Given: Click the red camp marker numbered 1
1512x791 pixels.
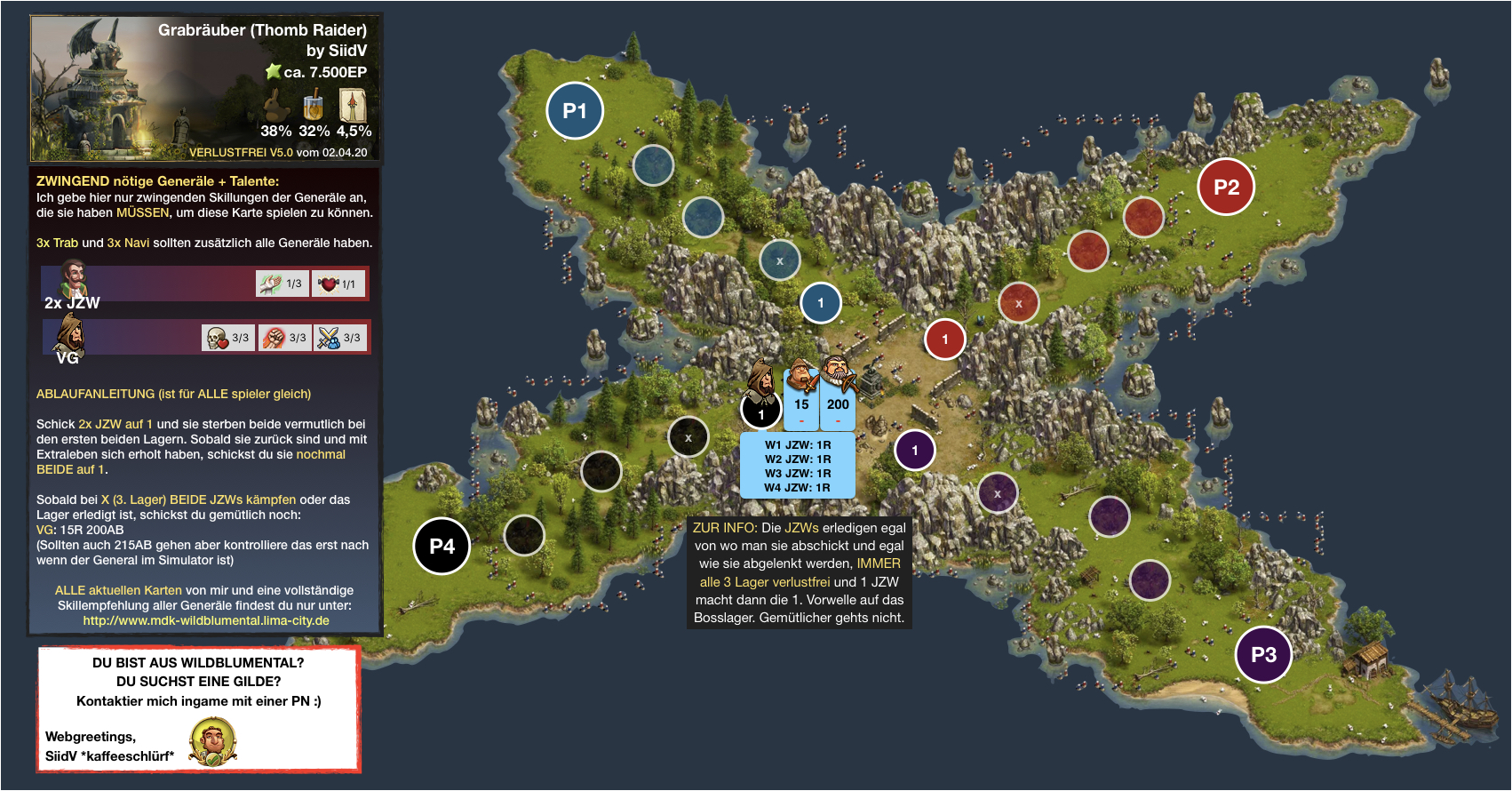Looking at the screenshot, I should [x=945, y=340].
